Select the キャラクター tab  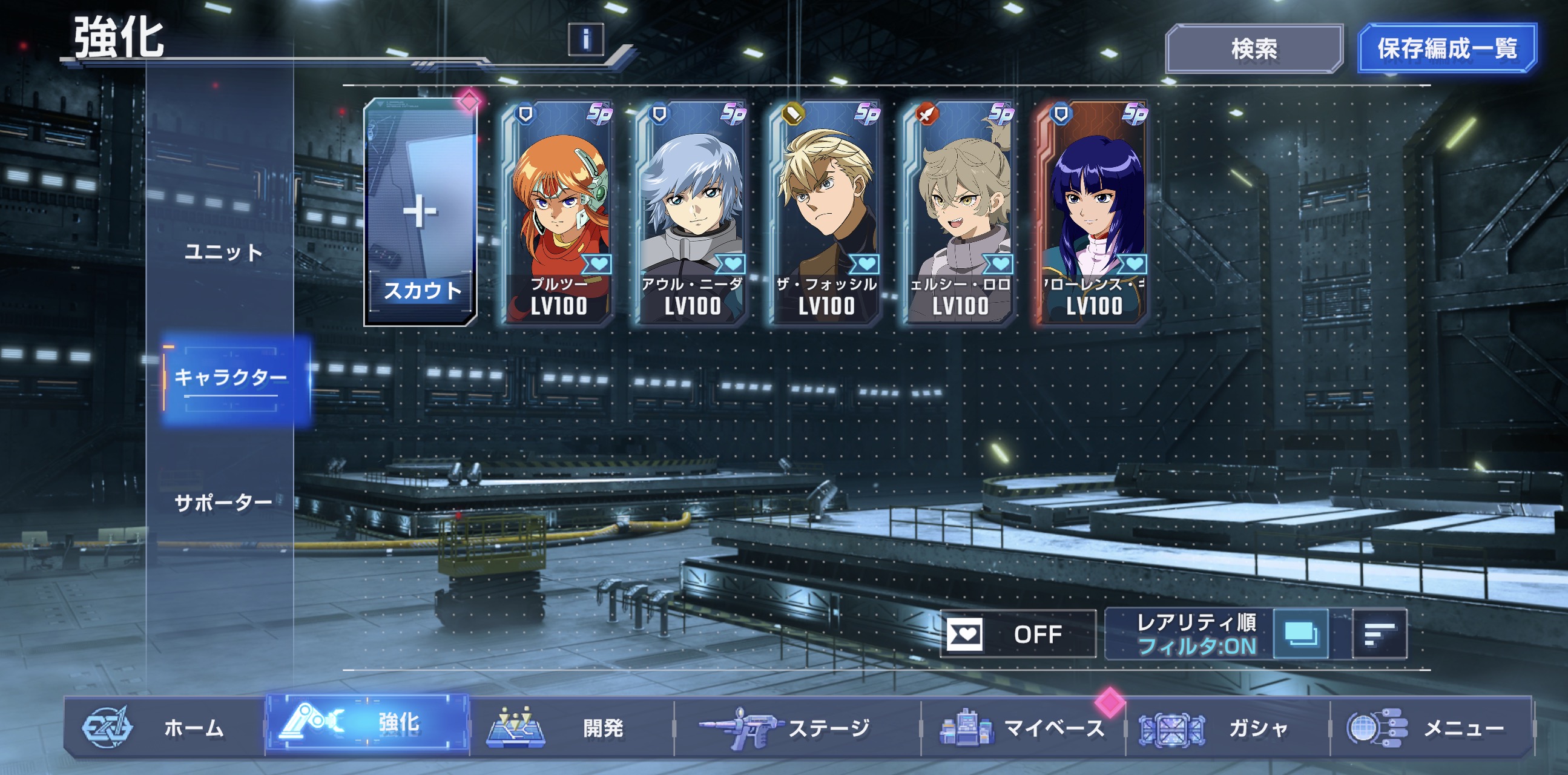tap(231, 378)
